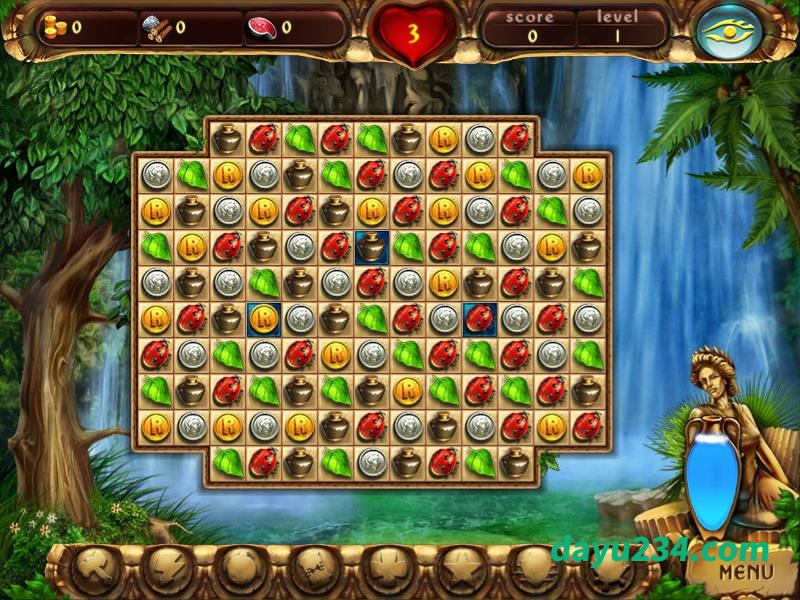Activate the hammer power-up
800x600 pixels.
(96, 570)
